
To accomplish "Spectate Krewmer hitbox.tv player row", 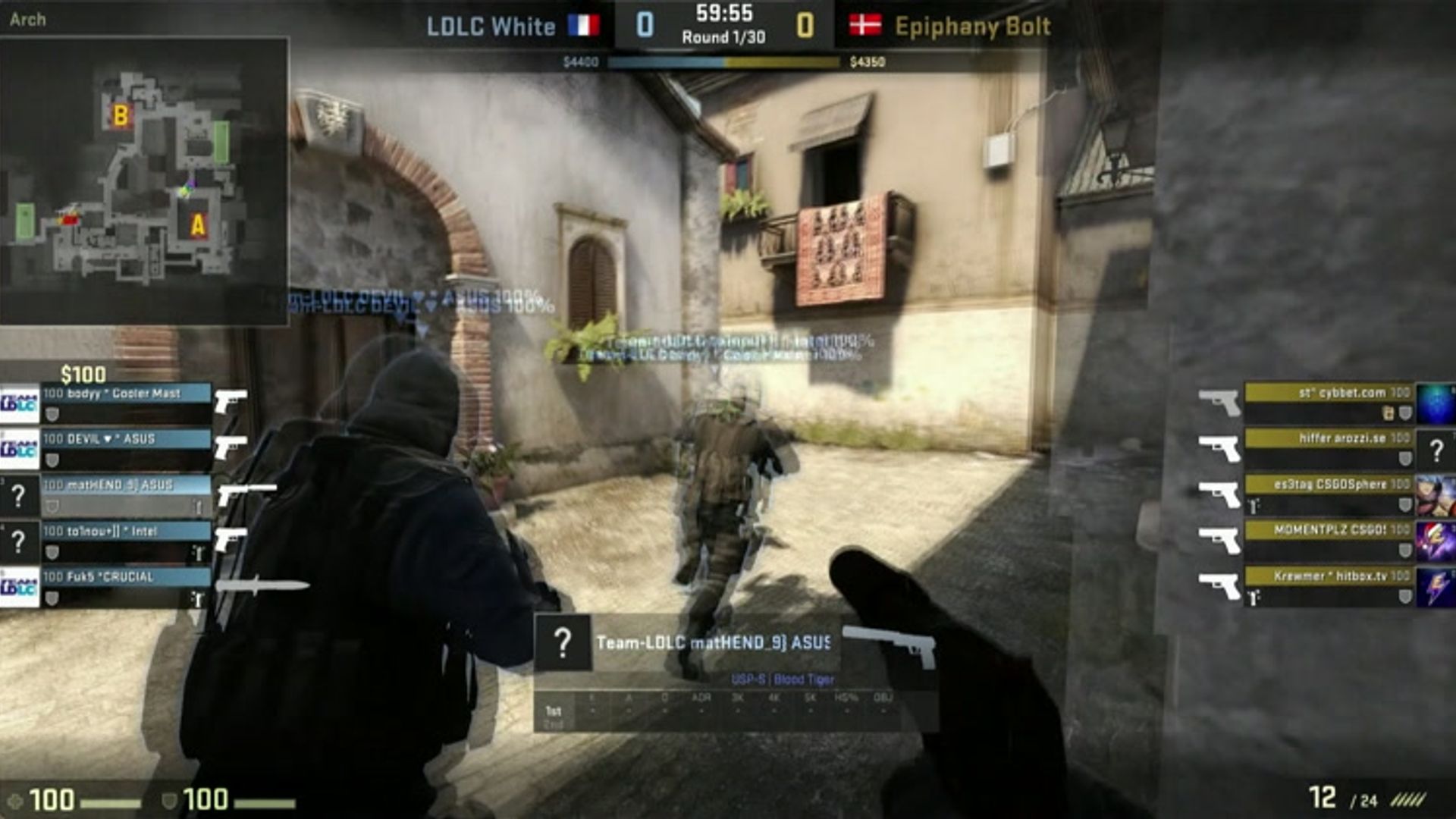I will pos(1329,576).
